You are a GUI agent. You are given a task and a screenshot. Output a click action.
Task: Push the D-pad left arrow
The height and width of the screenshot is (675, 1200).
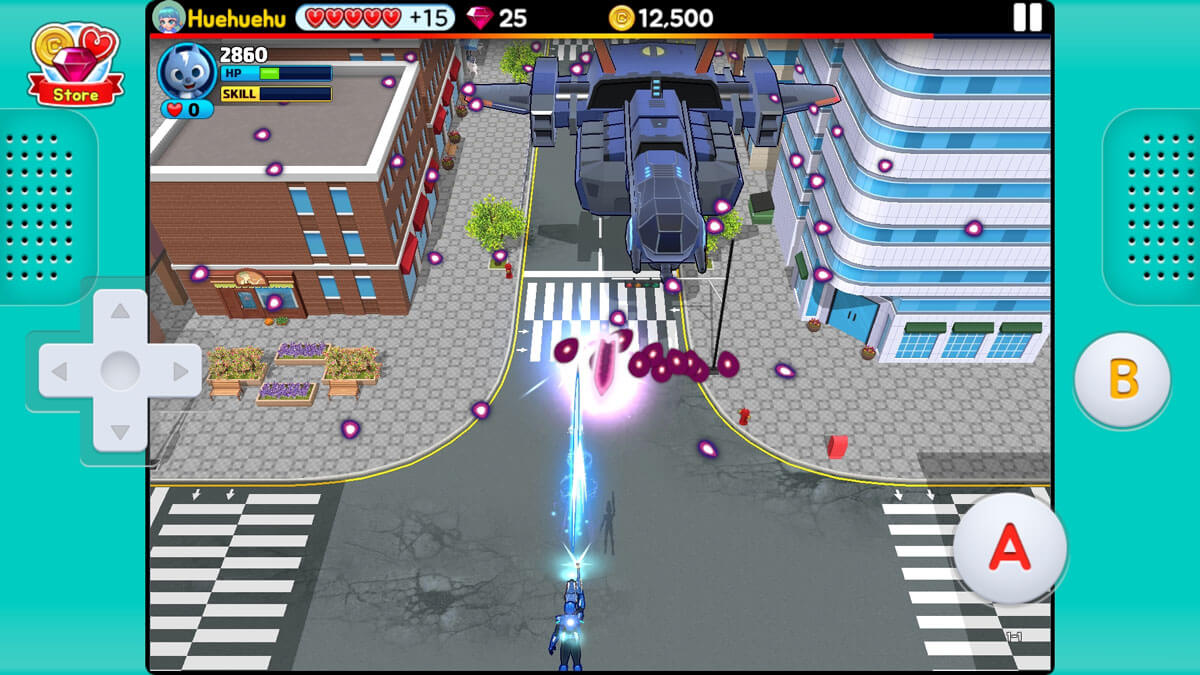(x=60, y=372)
